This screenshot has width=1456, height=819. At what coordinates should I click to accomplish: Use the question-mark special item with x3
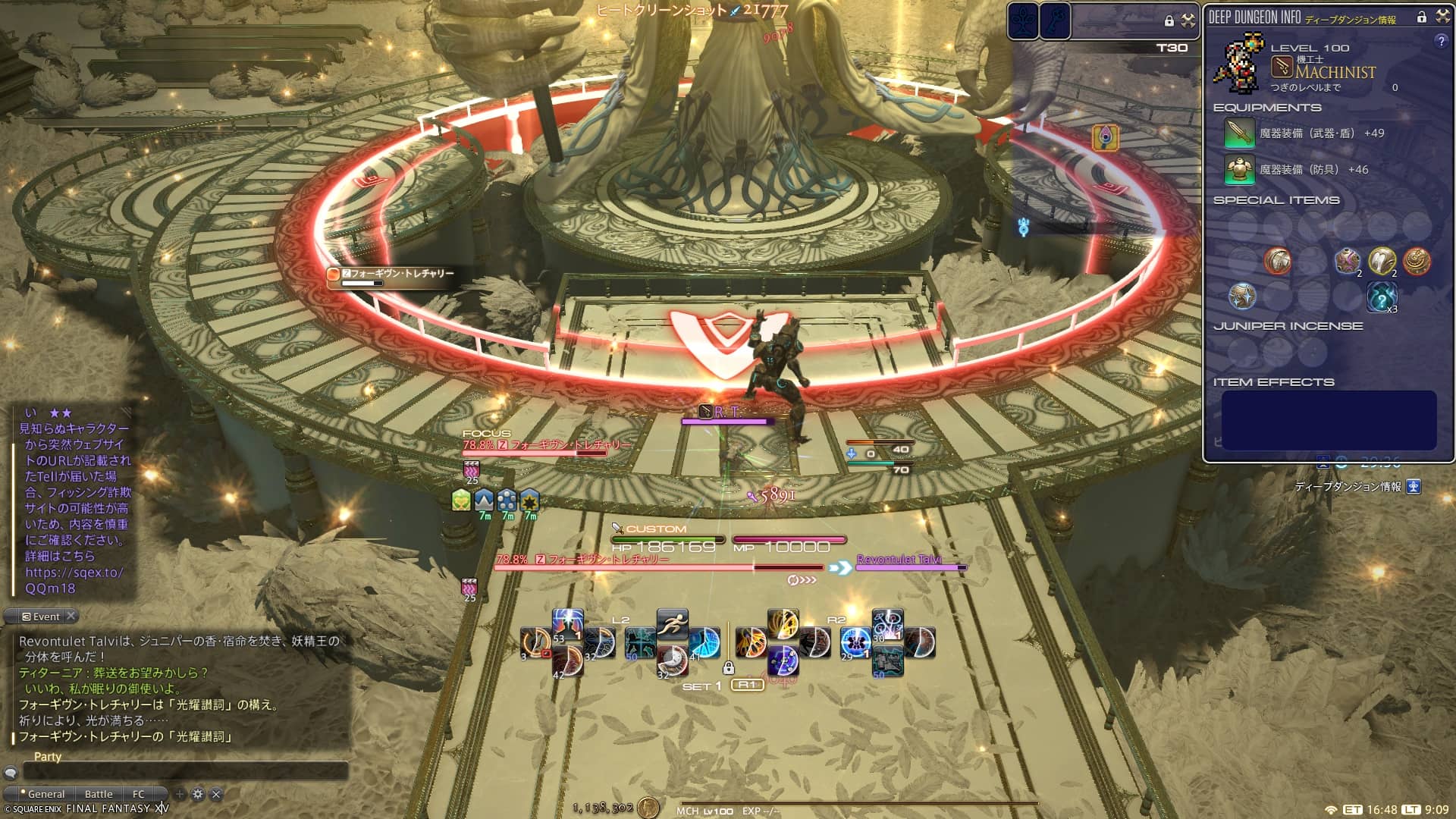pos(1382,297)
